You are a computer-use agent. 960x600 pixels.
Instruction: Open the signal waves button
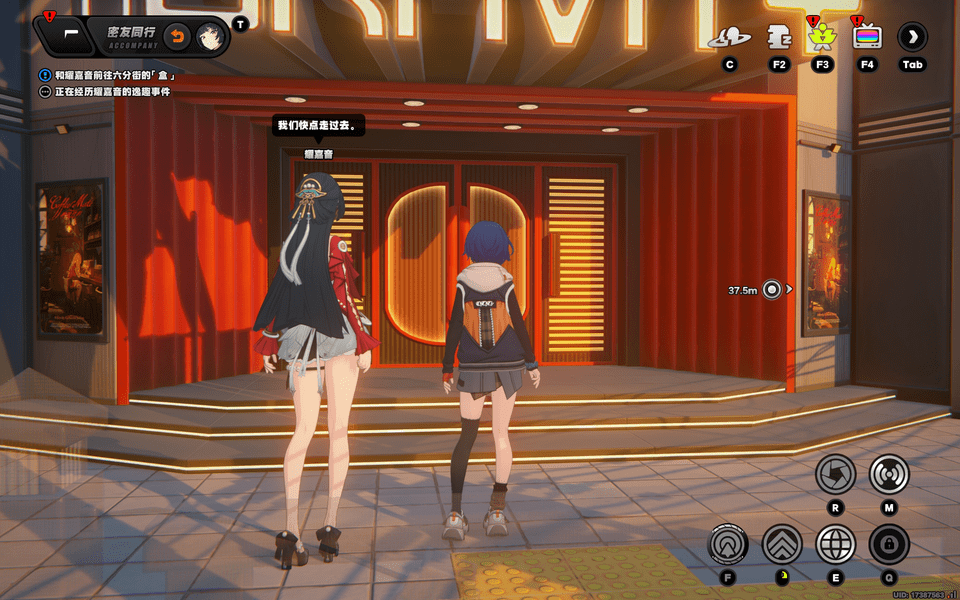coord(888,474)
